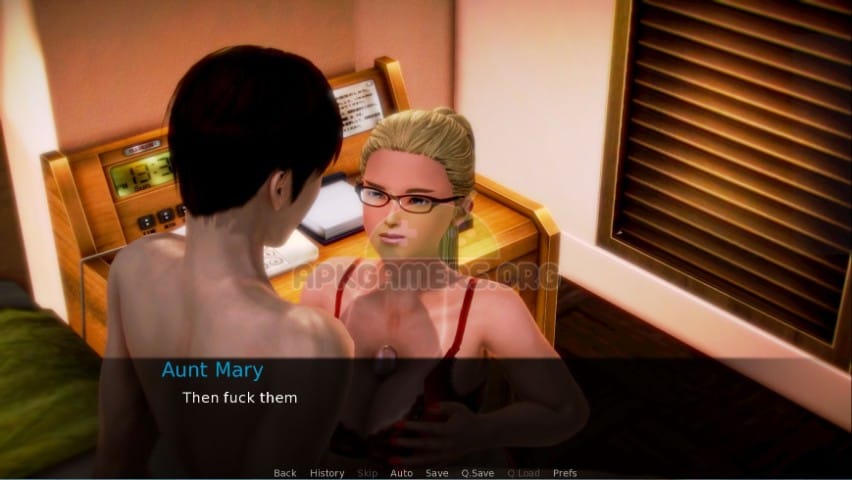Image resolution: width=852 pixels, height=480 pixels.
Task: Quick save with Q.Save
Action: point(477,473)
